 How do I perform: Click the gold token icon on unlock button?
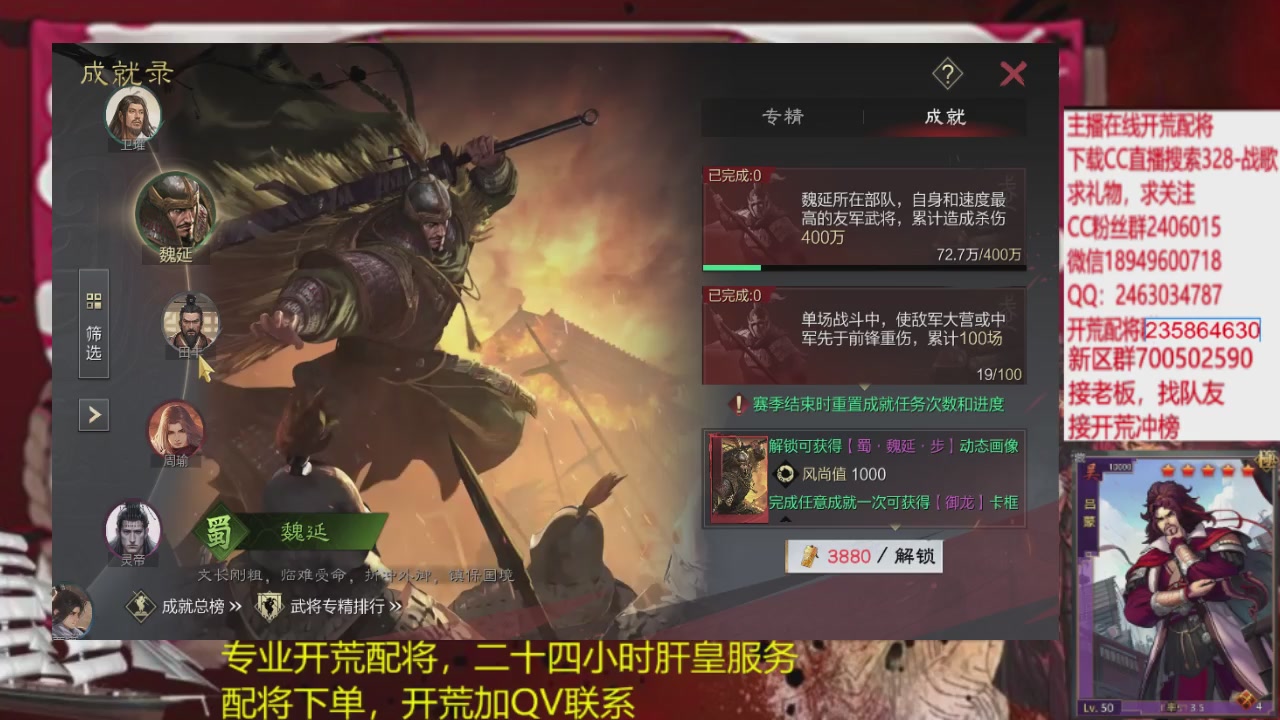click(x=809, y=557)
